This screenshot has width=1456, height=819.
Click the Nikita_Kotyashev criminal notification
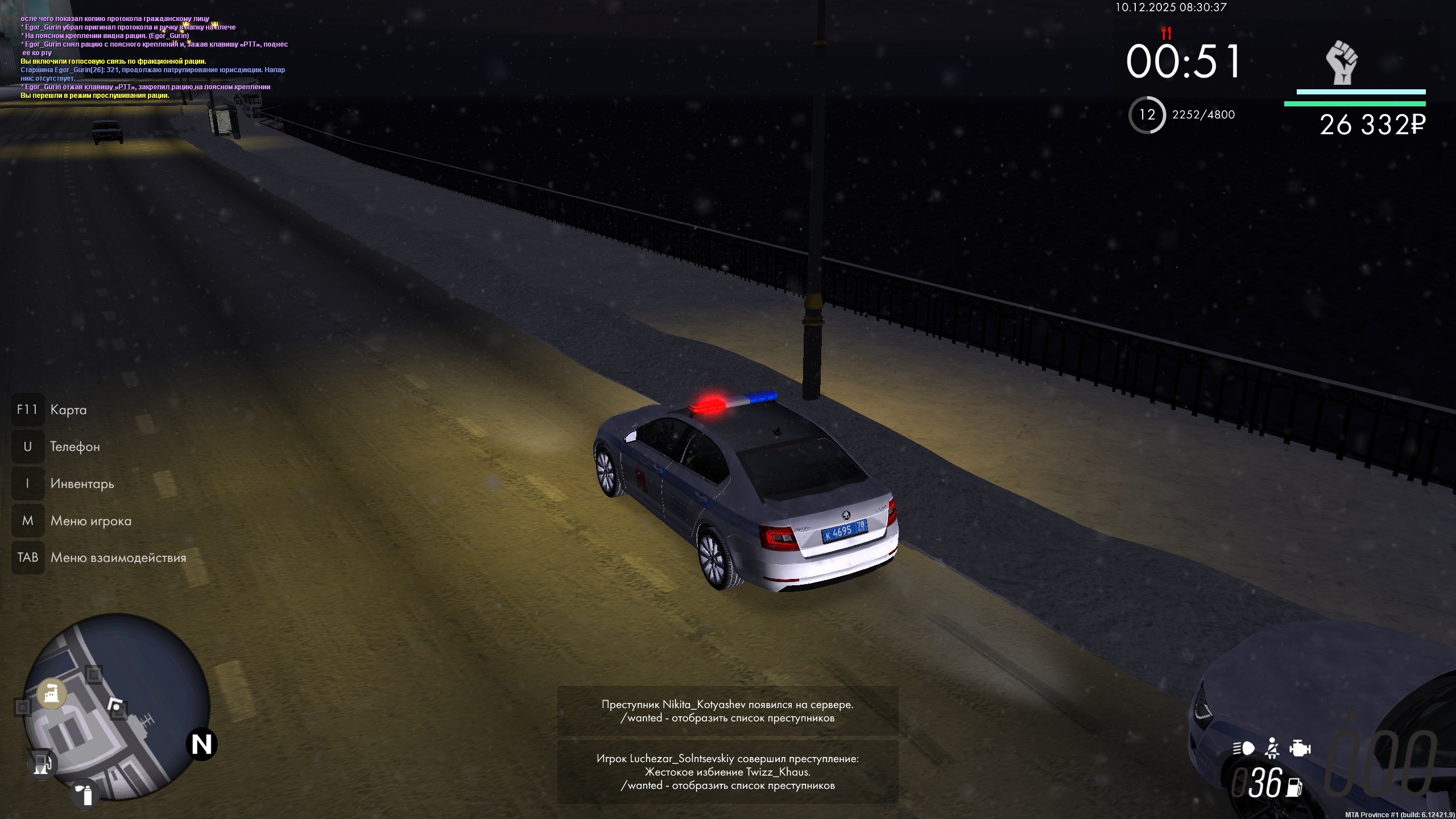pyautogui.click(x=727, y=711)
